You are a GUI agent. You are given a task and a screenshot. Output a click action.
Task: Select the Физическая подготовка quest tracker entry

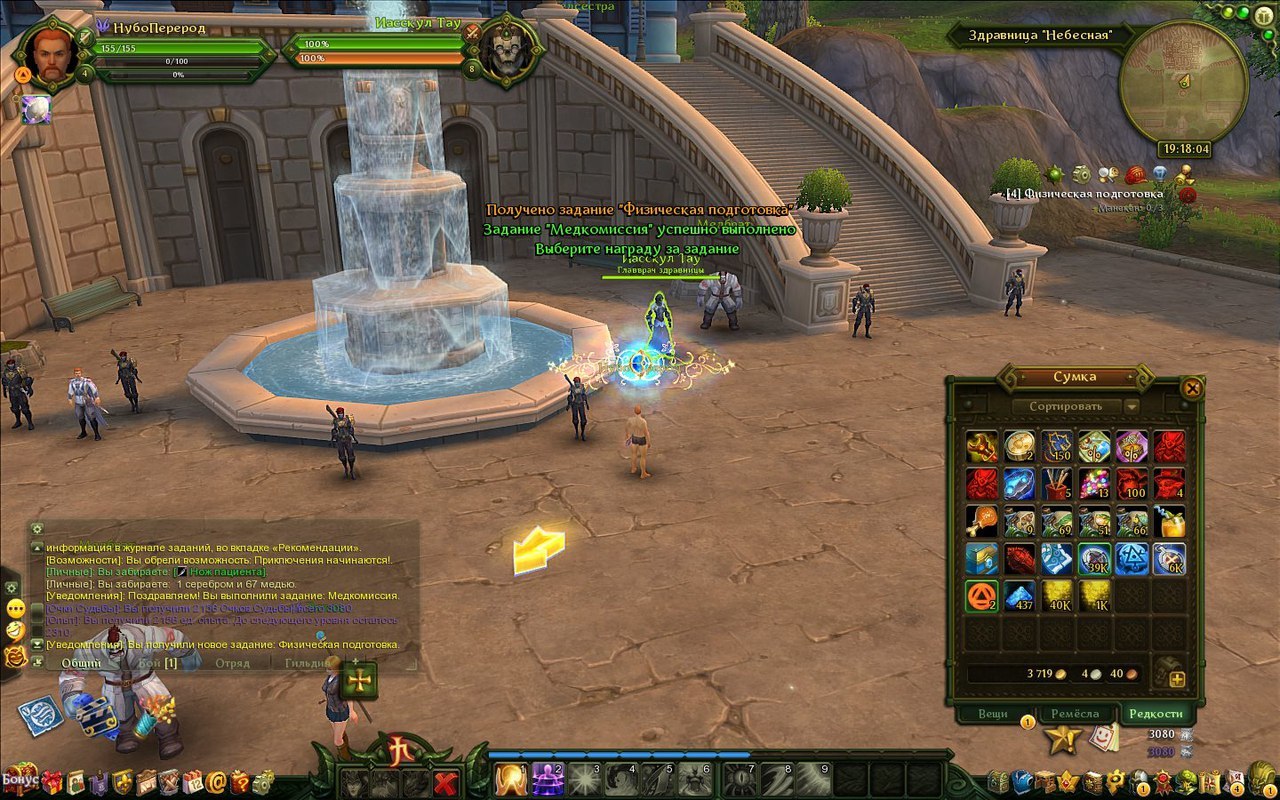pos(1084,193)
